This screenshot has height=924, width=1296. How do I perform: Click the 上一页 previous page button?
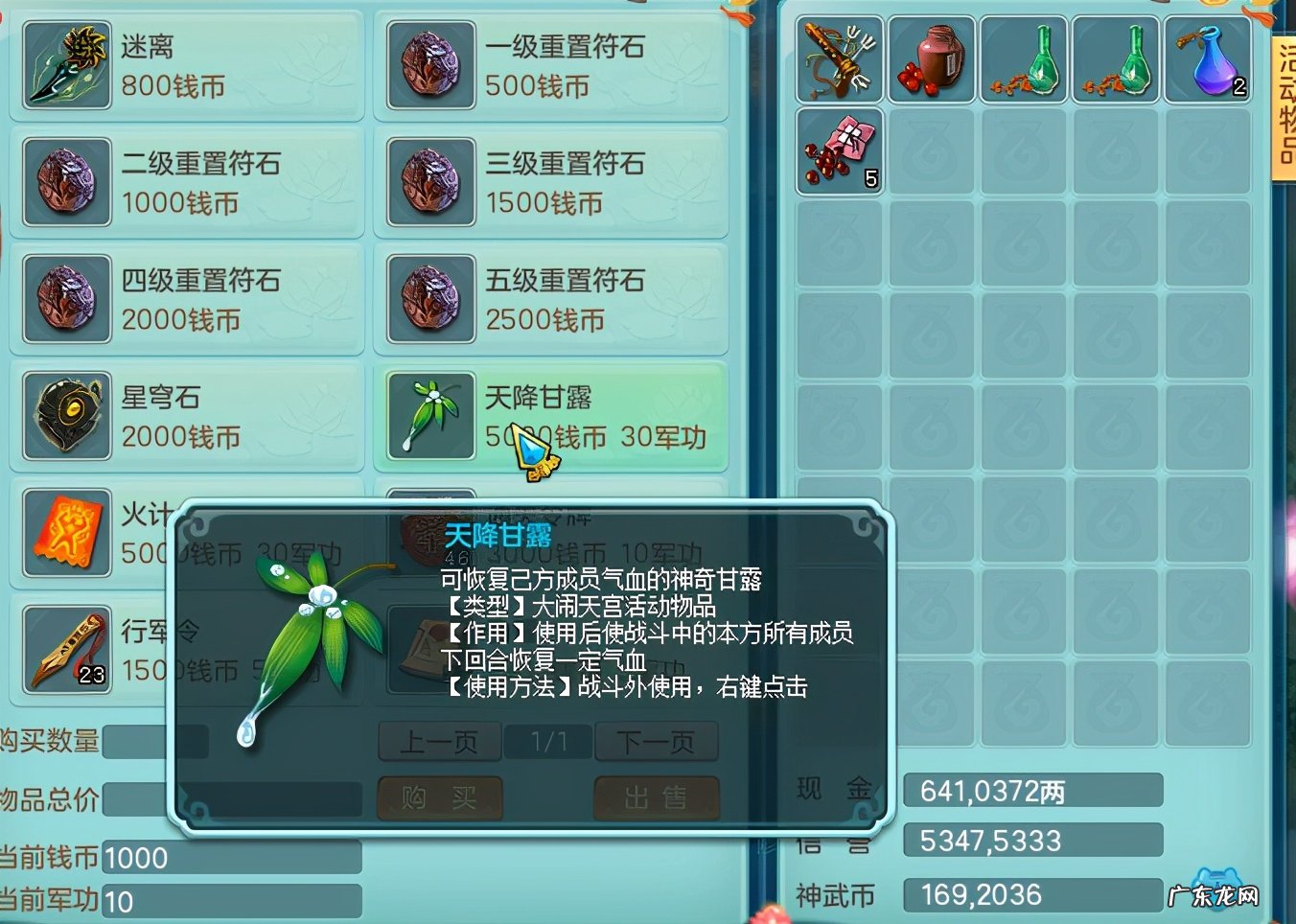click(x=439, y=741)
